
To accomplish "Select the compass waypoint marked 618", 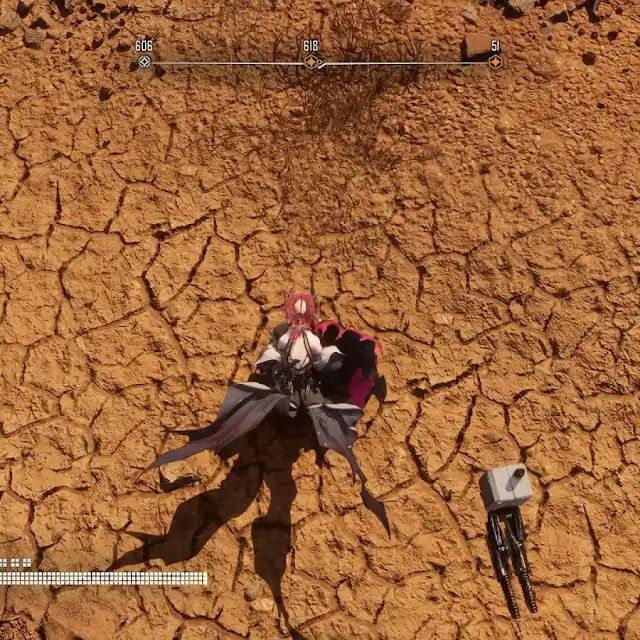I will 311,62.
